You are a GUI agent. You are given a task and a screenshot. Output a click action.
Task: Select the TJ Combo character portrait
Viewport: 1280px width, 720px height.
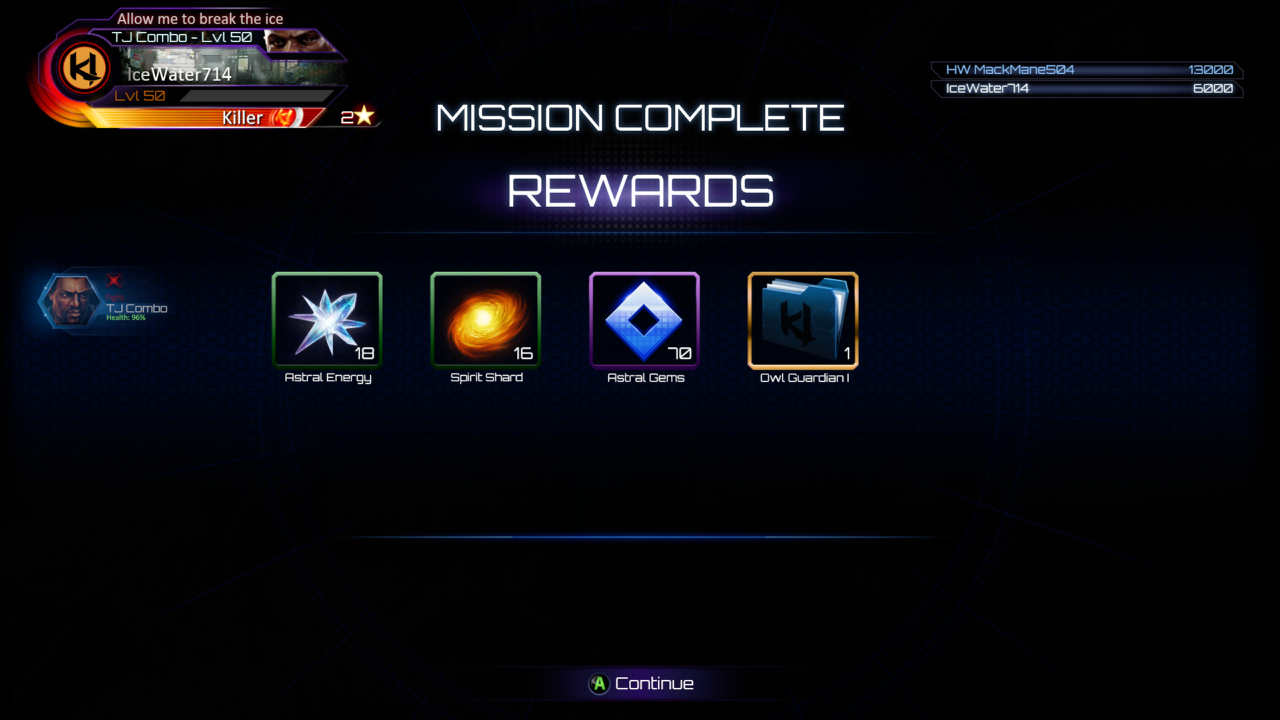point(70,300)
